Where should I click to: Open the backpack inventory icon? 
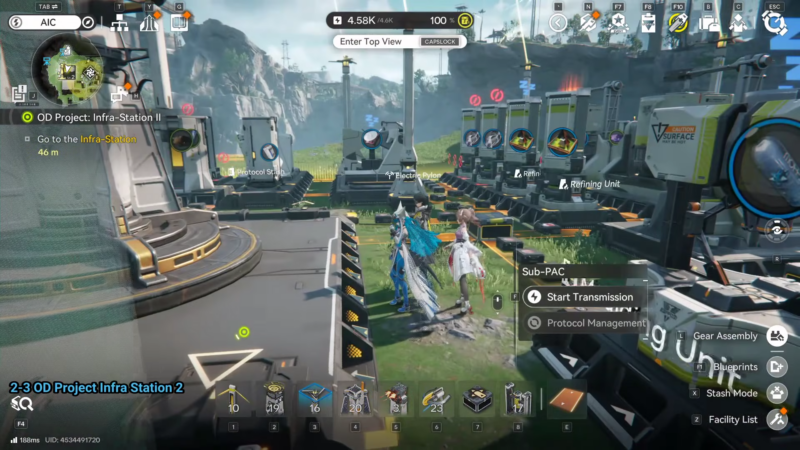click(x=709, y=22)
